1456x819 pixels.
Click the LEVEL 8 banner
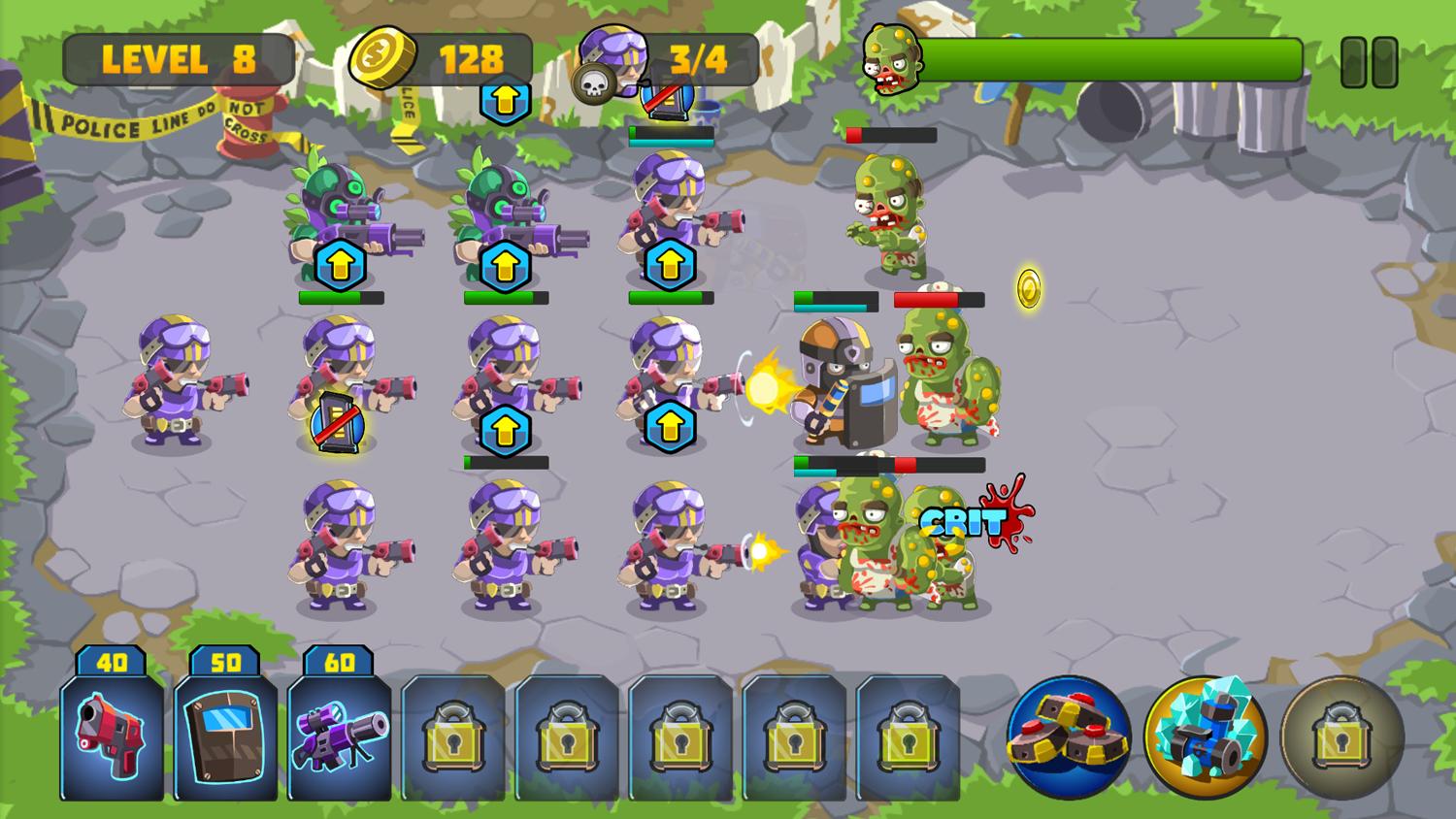pyautogui.click(x=178, y=60)
